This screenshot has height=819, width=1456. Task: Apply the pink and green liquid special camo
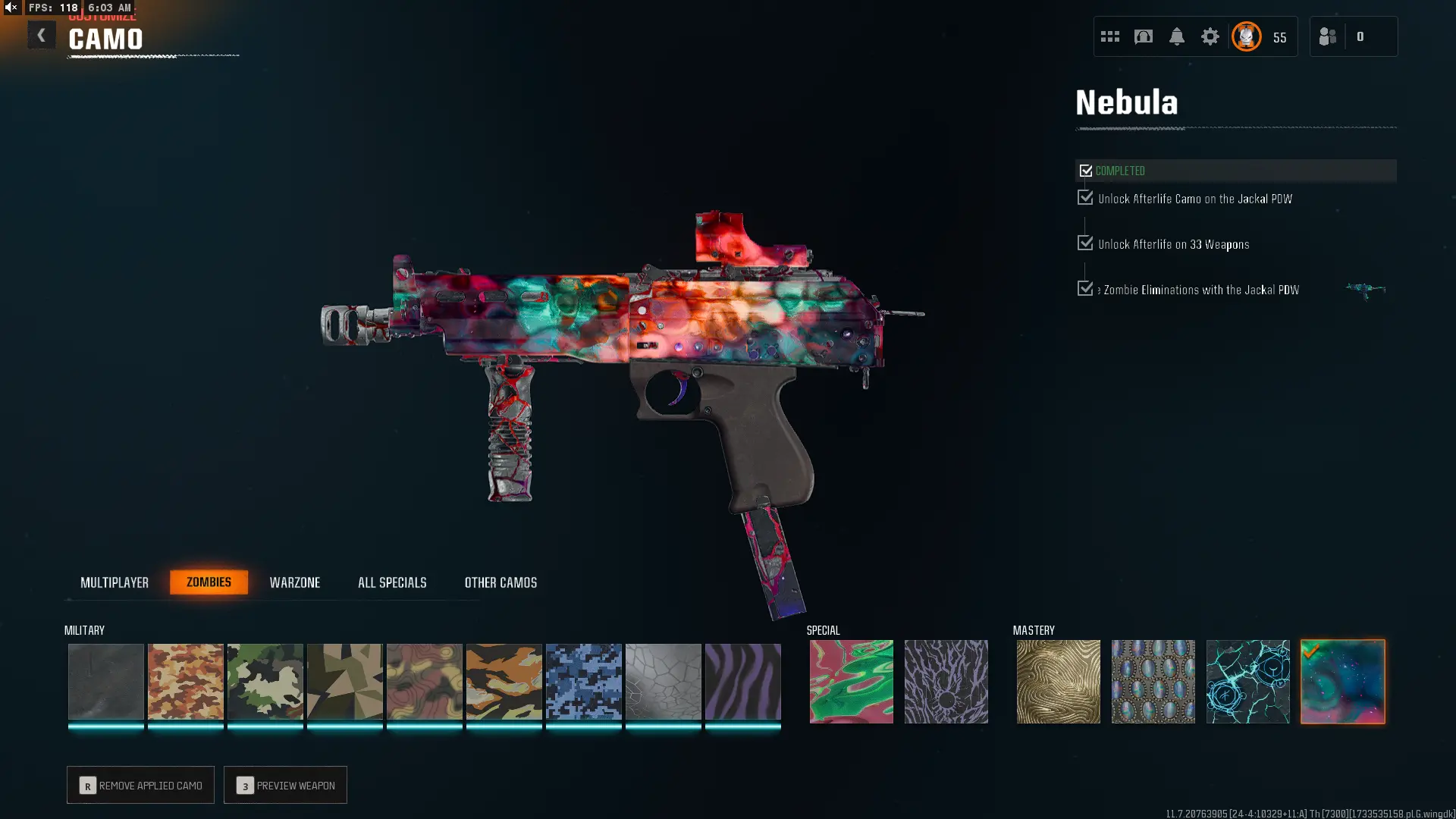[851, 681]
